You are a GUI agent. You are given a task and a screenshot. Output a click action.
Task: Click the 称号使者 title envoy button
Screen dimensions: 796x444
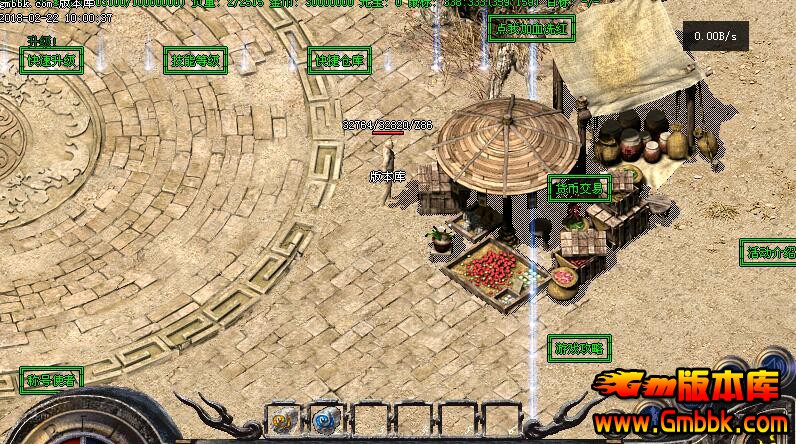[51, 379]
